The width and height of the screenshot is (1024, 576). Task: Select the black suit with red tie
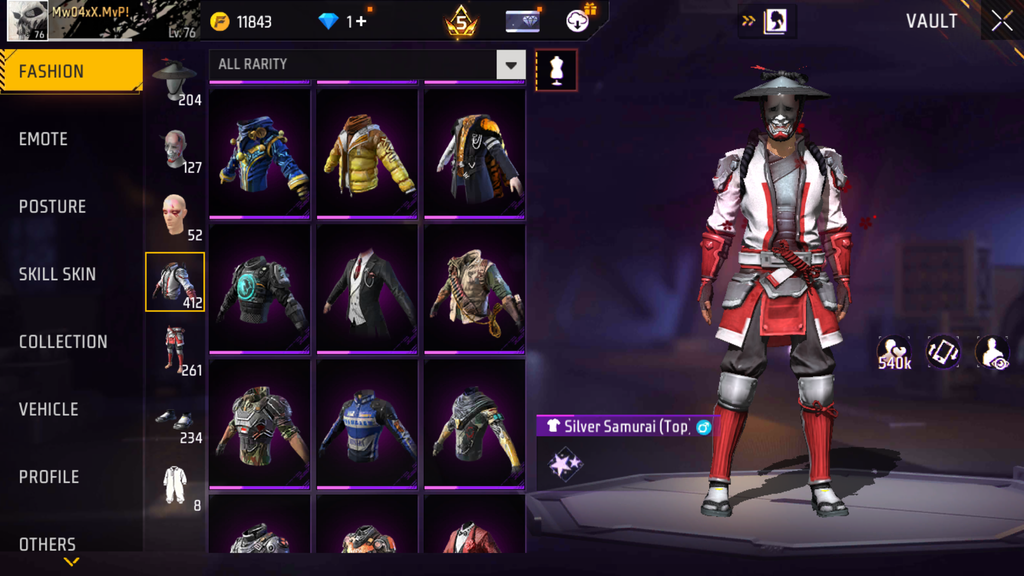[367, 288]
